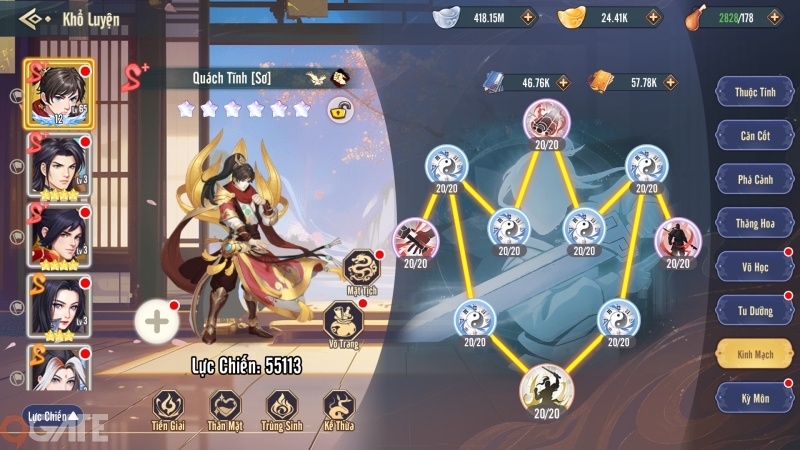800x450 pixels.
Task: Open the Thăng Hoa tab
Action: point(755,223)
